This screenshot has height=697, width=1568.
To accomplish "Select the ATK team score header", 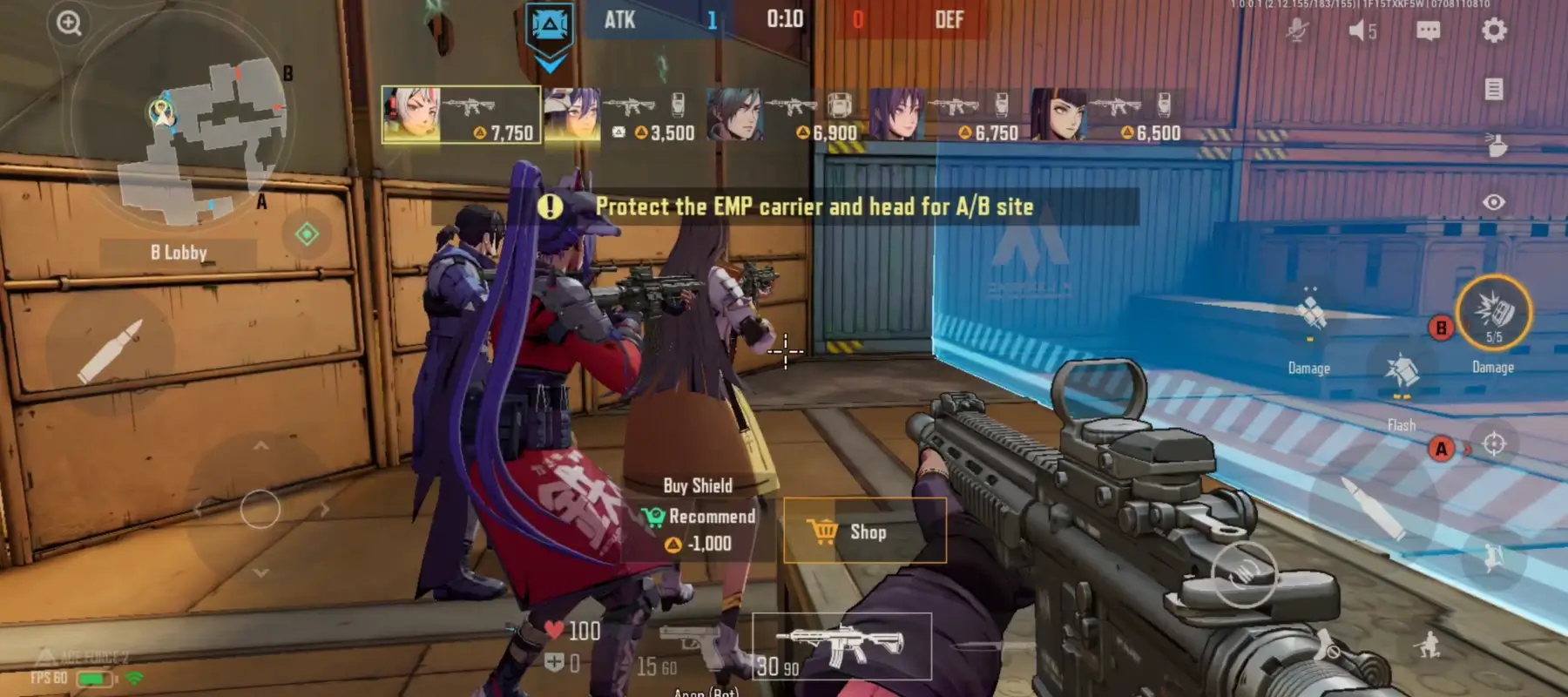I will 618,20.
